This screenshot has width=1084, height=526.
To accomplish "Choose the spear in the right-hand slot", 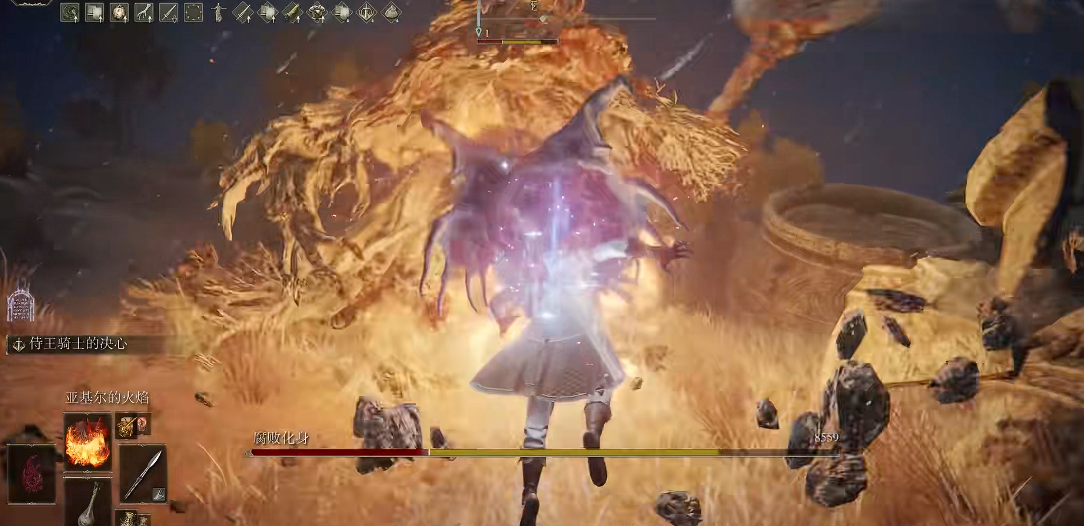I will click(x=143, y=473).
